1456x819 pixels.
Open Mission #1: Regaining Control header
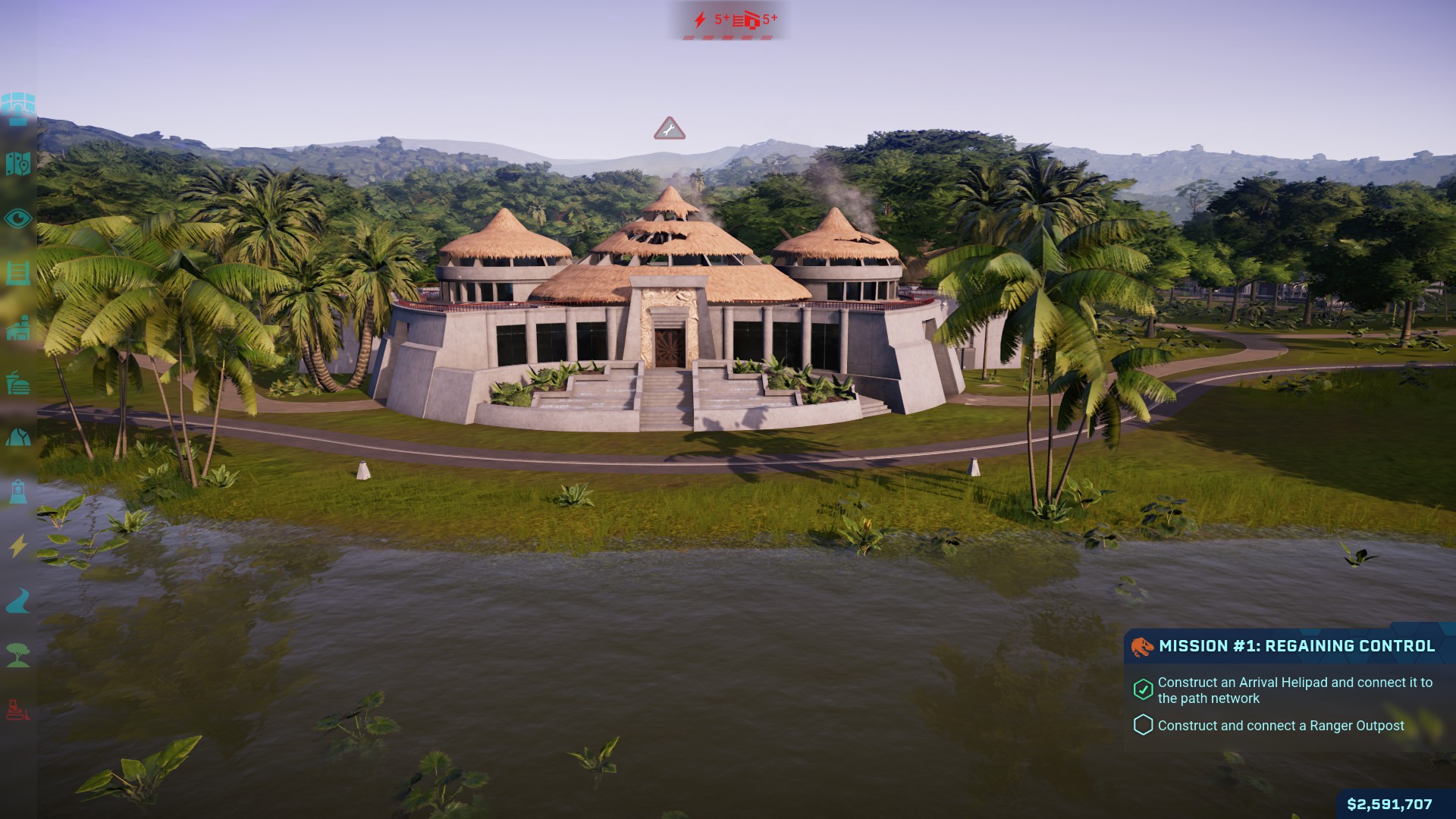coord(1296,646)
